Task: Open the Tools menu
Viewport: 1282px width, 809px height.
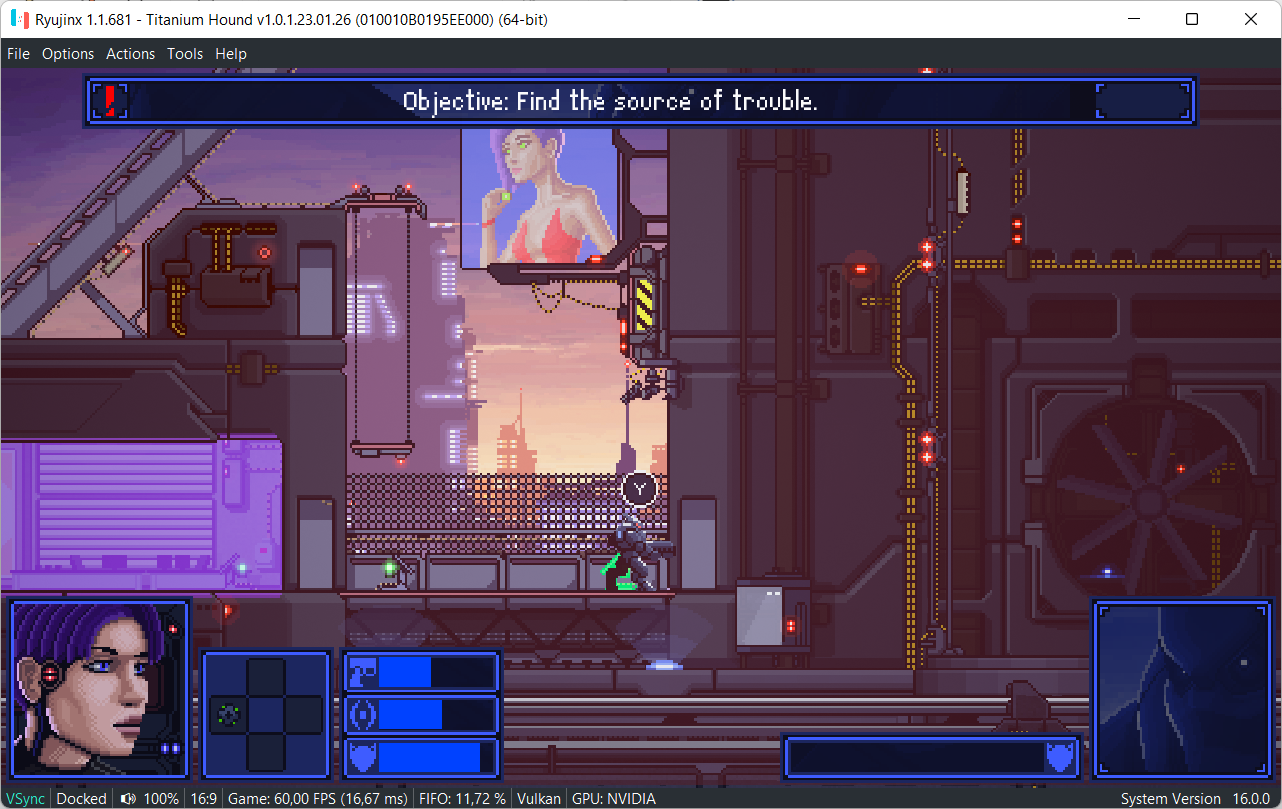Action: [184, 53]
